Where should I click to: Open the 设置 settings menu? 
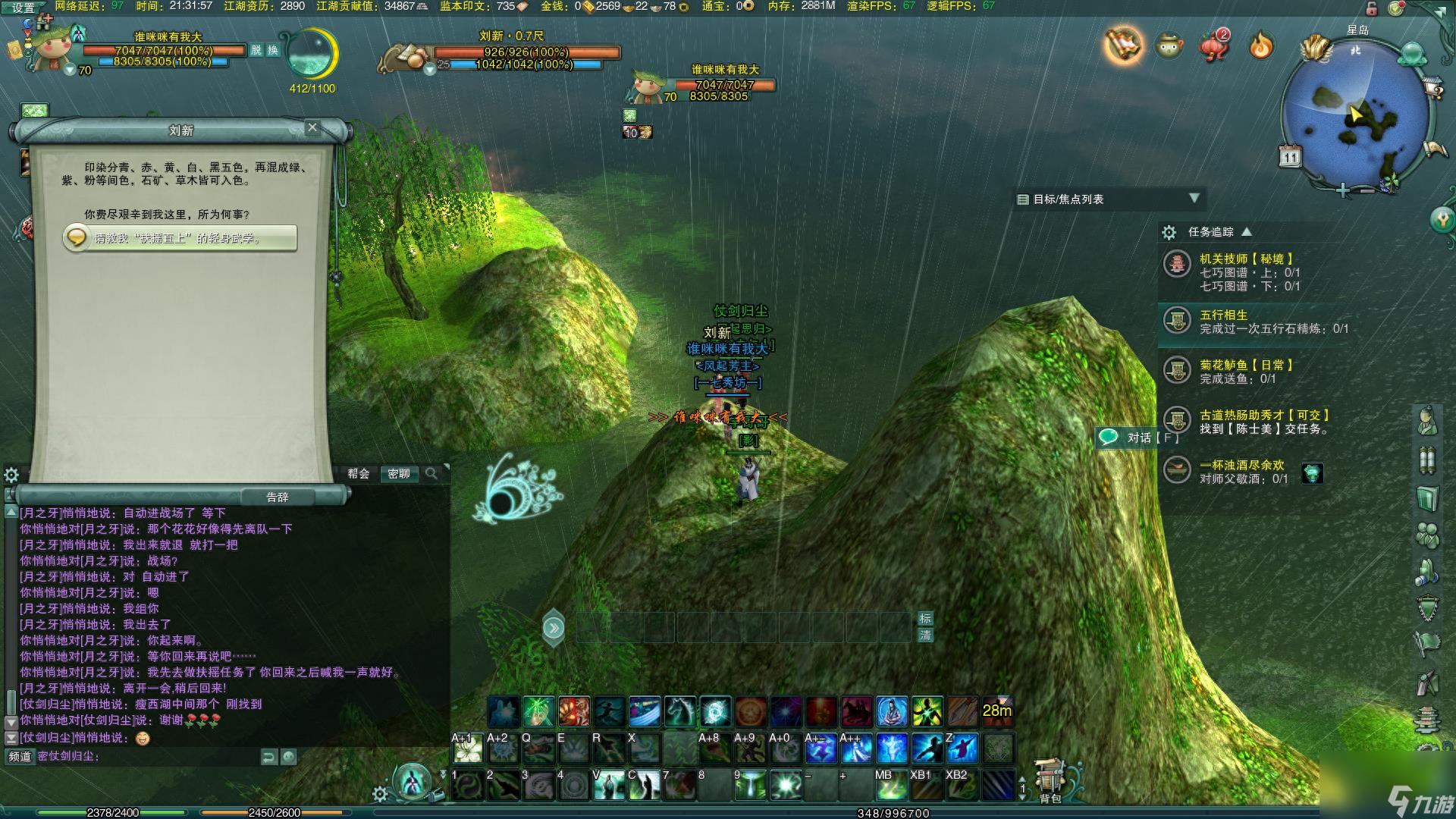click(24, 8)
